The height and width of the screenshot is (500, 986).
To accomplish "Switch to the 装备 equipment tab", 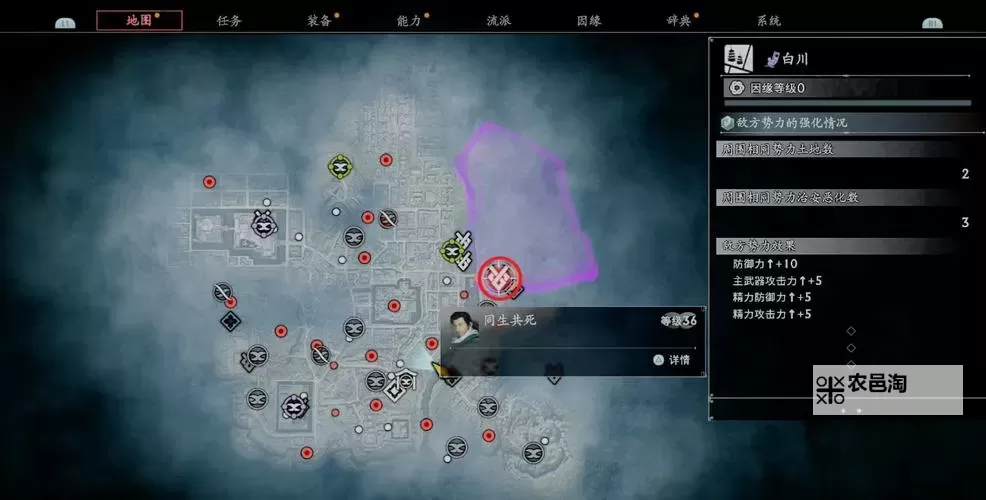I will coord(320,20).
